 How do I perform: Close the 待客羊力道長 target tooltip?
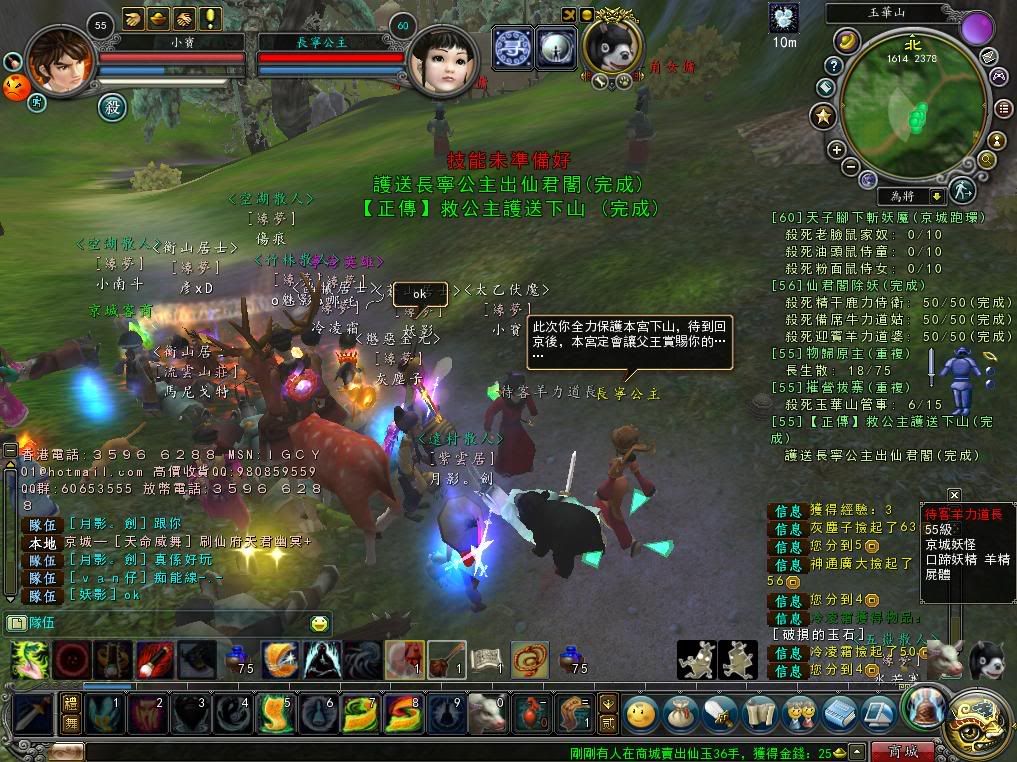click(954, 495)
